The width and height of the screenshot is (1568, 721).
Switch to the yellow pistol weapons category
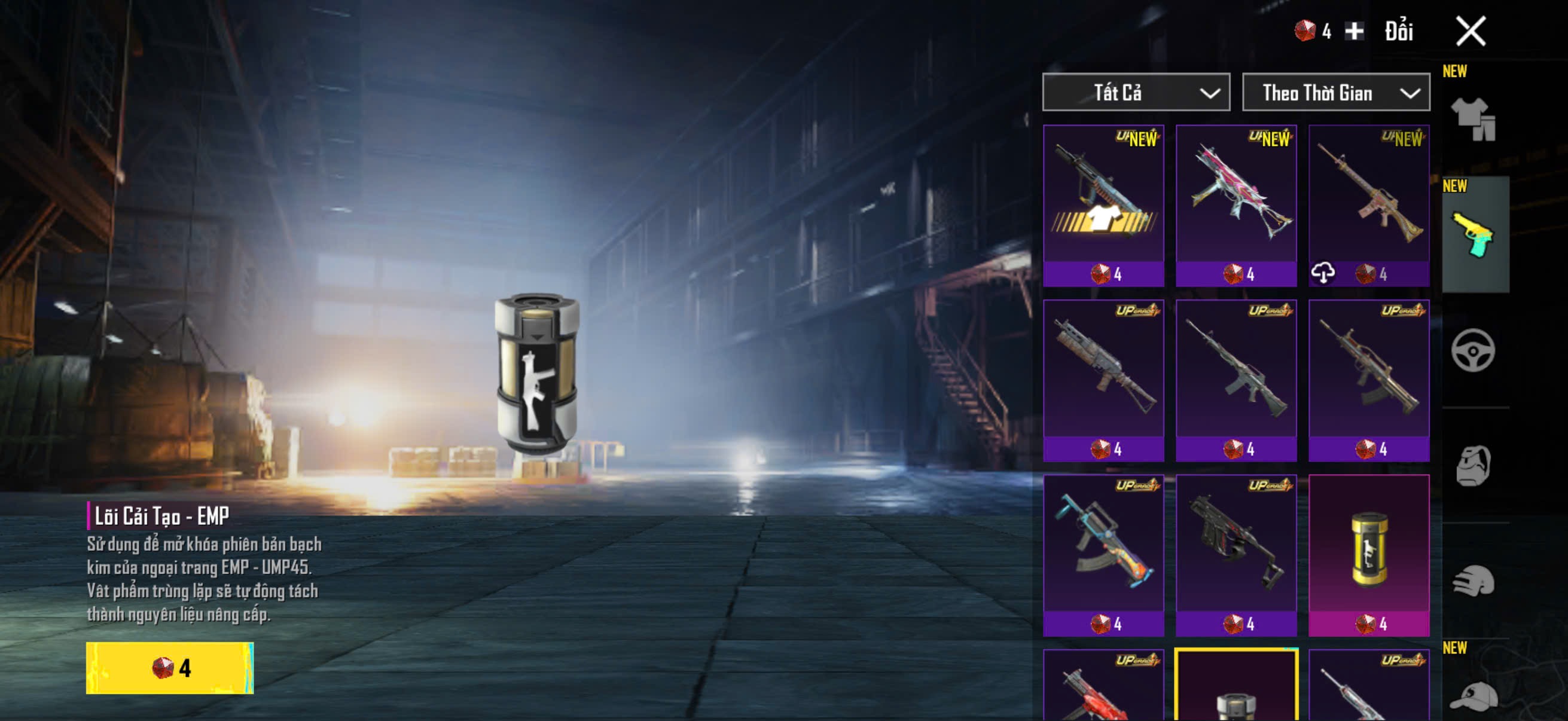pos(1473,235)
